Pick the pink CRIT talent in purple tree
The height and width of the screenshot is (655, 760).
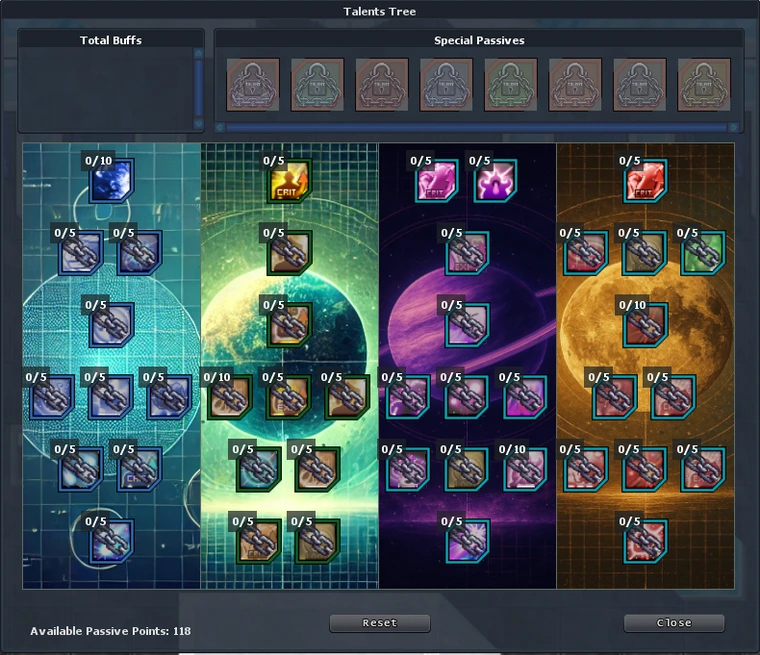pyautogui.click(x=436, y=181)
